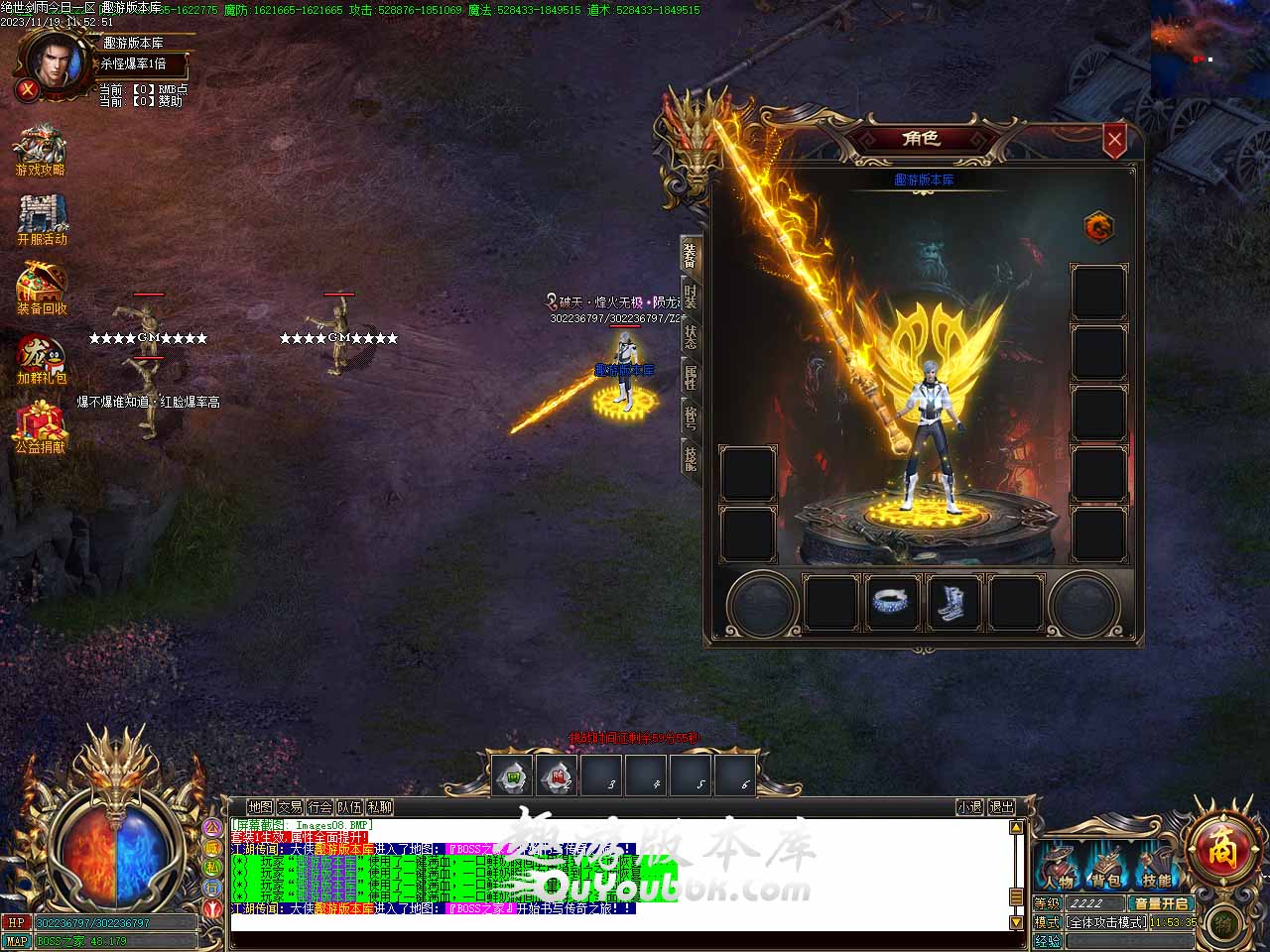This screenshot has width=1270, height=952.
Task: Close the 角色 character panel
Action: (1114, 140)
